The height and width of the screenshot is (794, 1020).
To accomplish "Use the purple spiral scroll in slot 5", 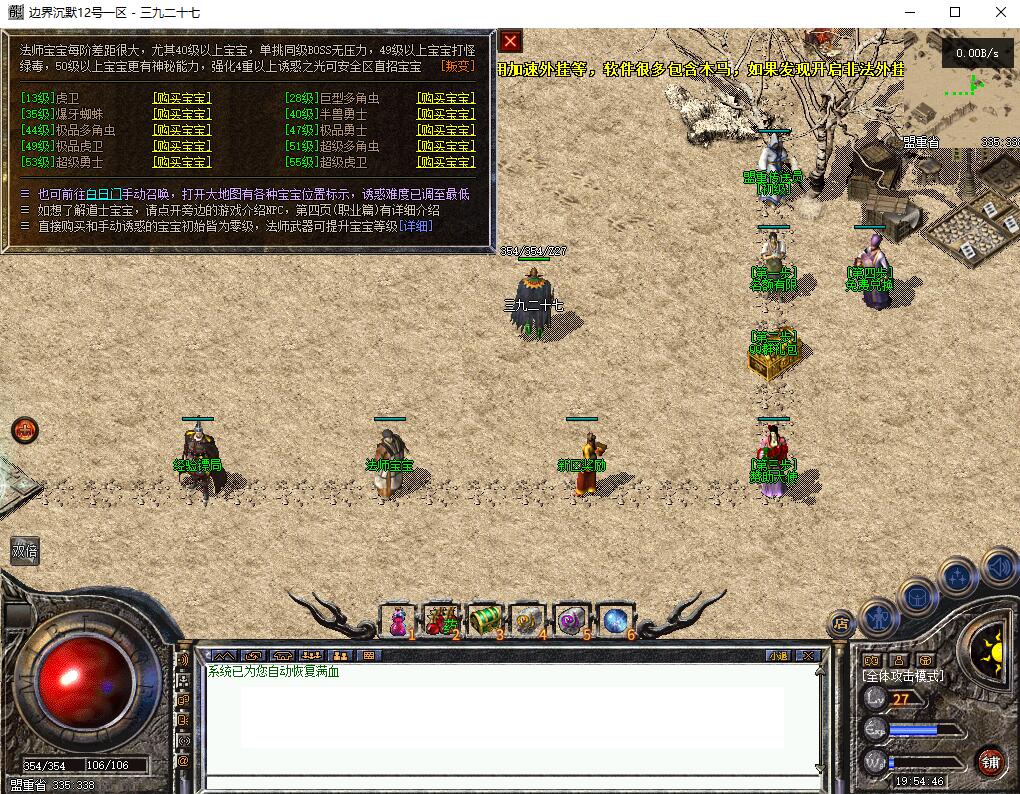I will pos(571,621).
